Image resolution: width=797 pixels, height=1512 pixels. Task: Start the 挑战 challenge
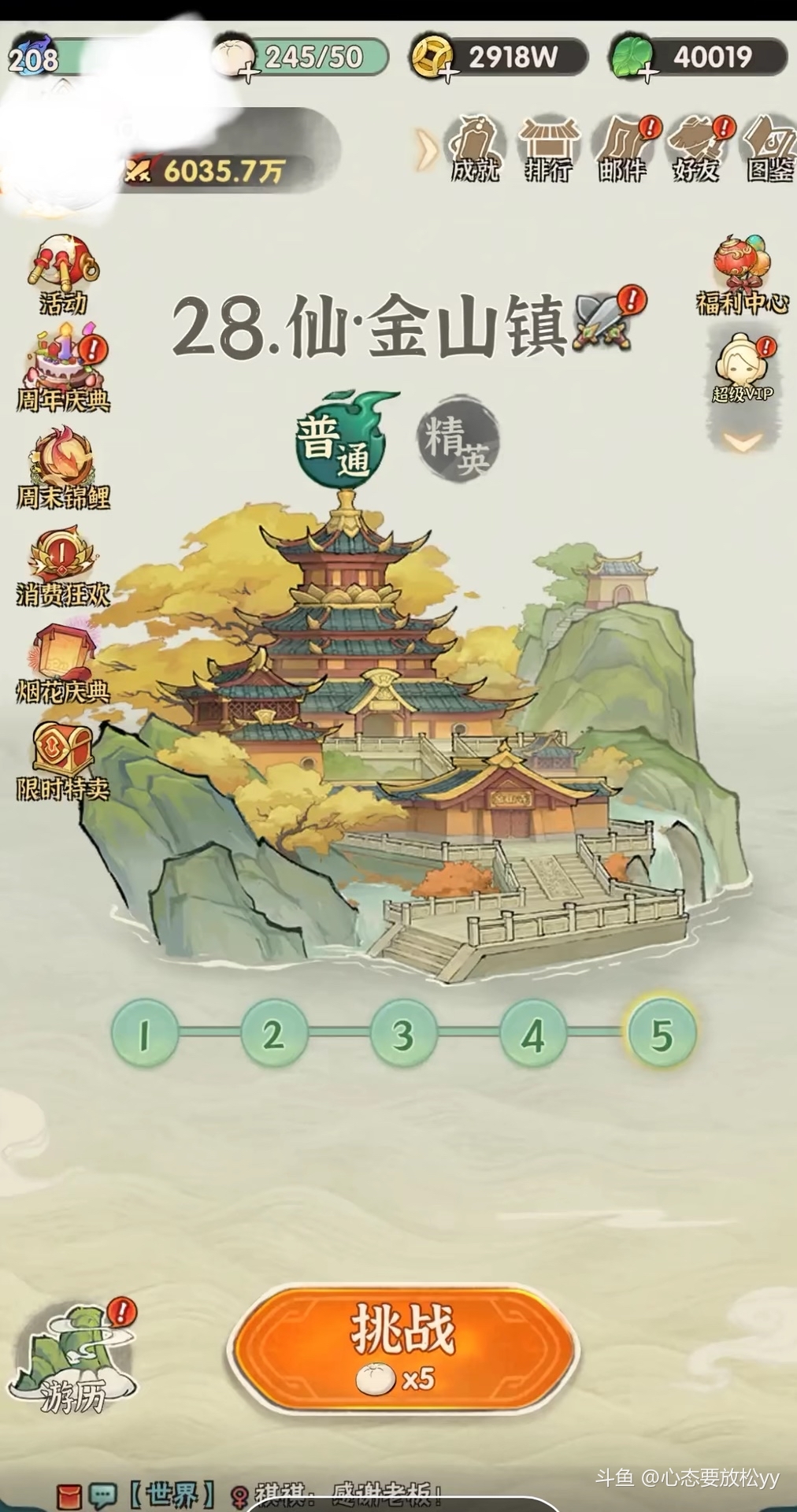403,1346
